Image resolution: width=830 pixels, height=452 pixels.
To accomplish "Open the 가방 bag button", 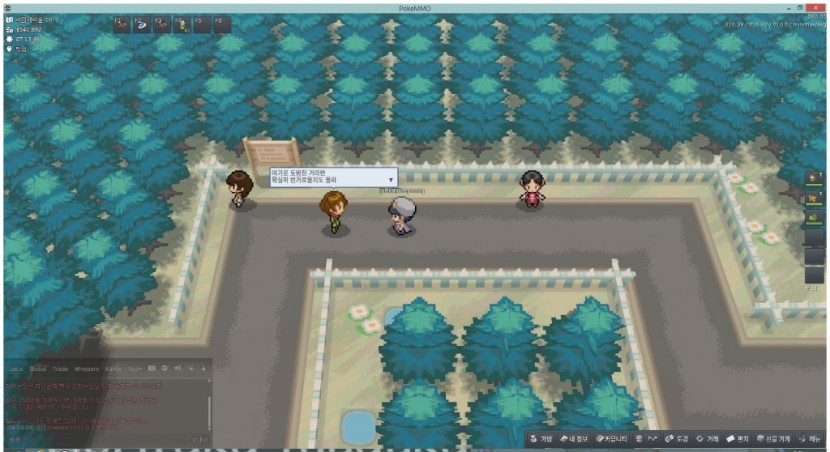I will [541, 439].
